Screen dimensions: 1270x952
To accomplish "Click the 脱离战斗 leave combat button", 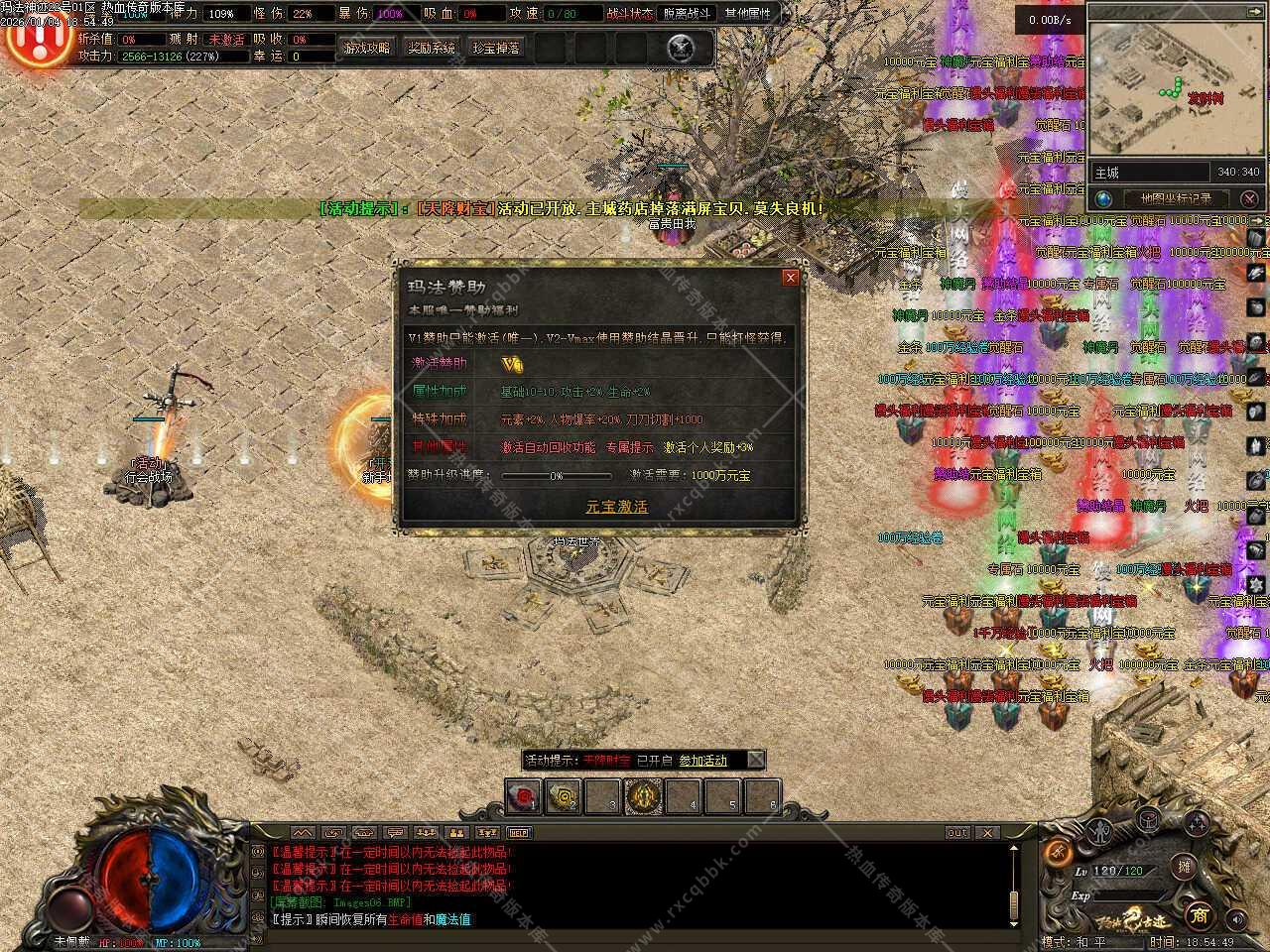I will point(687,14).
